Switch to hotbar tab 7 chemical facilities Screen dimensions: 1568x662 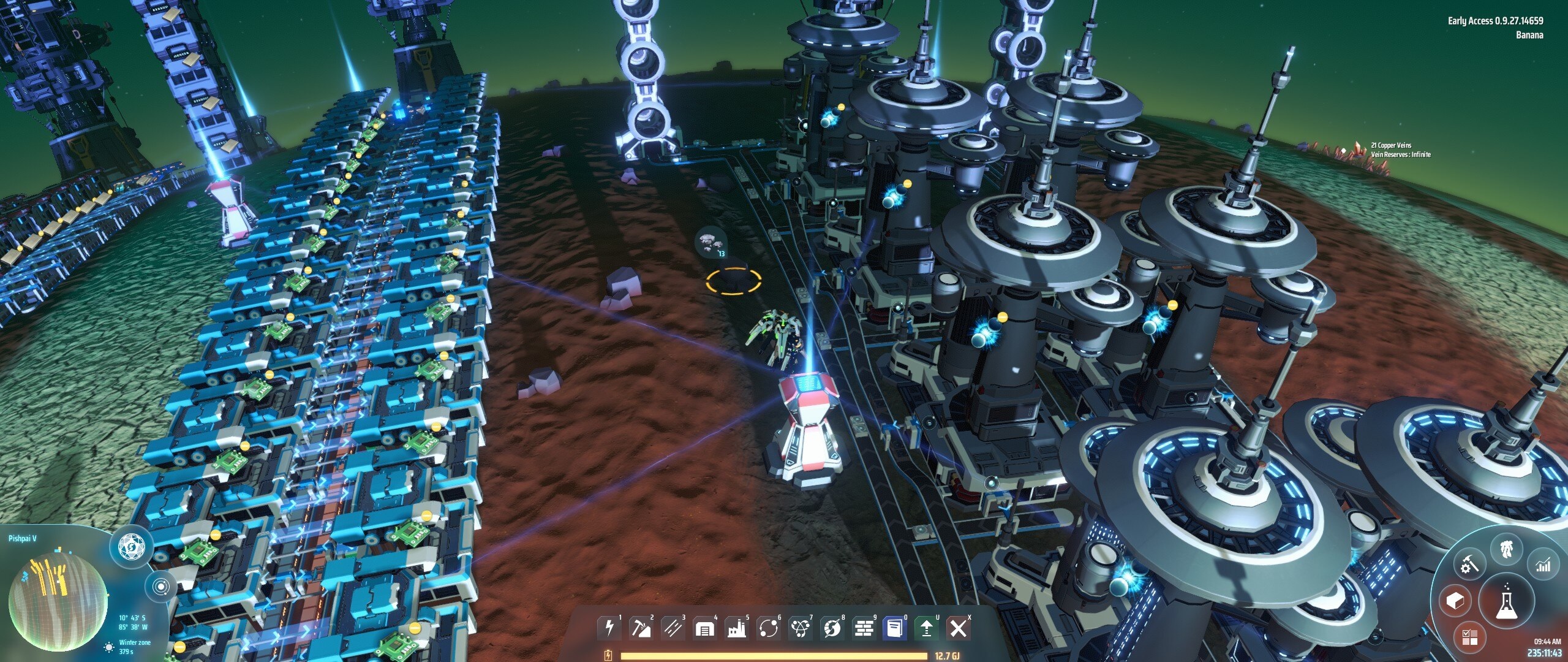point(801,629)
